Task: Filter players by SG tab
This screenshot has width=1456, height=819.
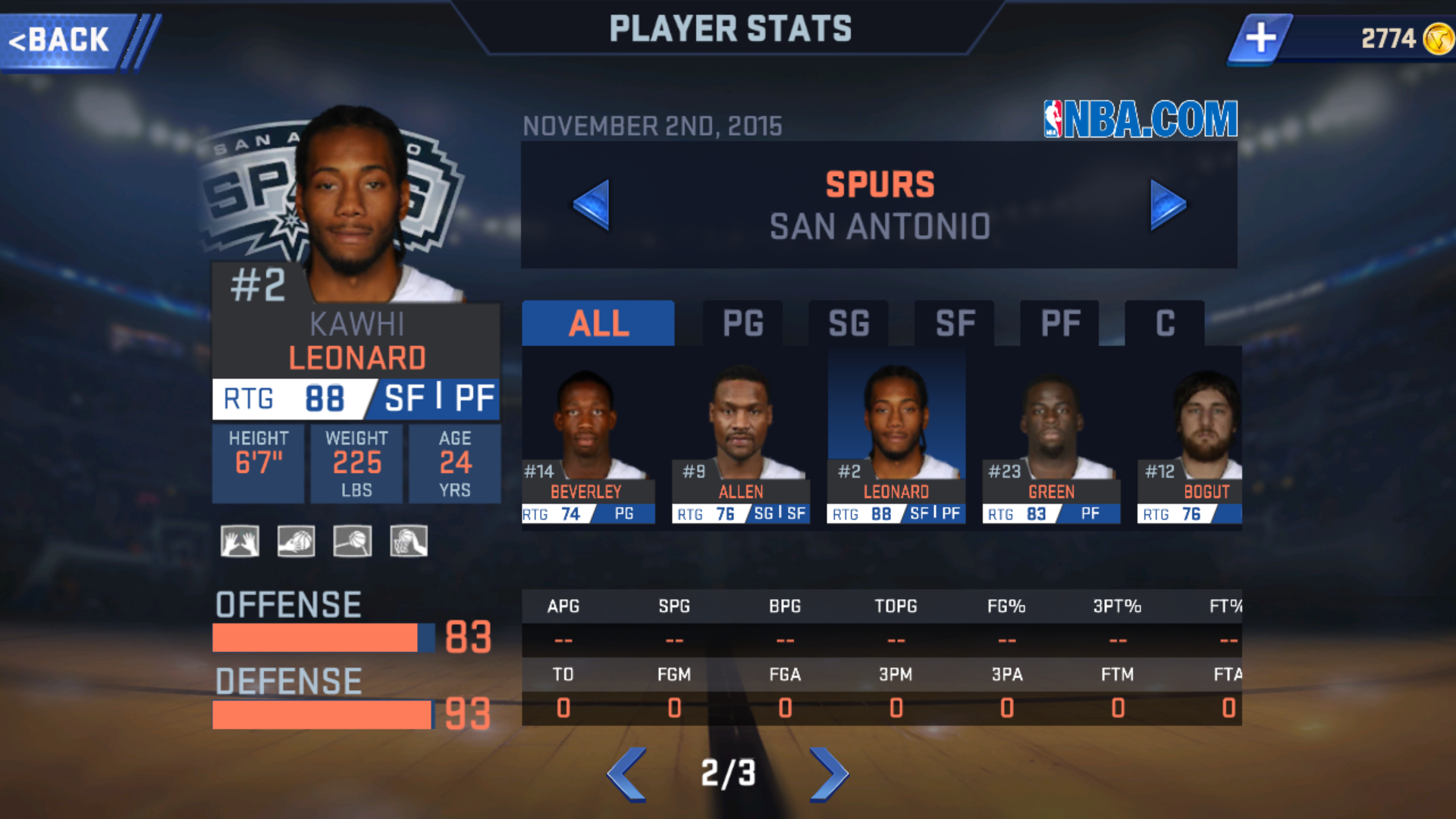Action: pyautogui.click(x=849, y=324)
